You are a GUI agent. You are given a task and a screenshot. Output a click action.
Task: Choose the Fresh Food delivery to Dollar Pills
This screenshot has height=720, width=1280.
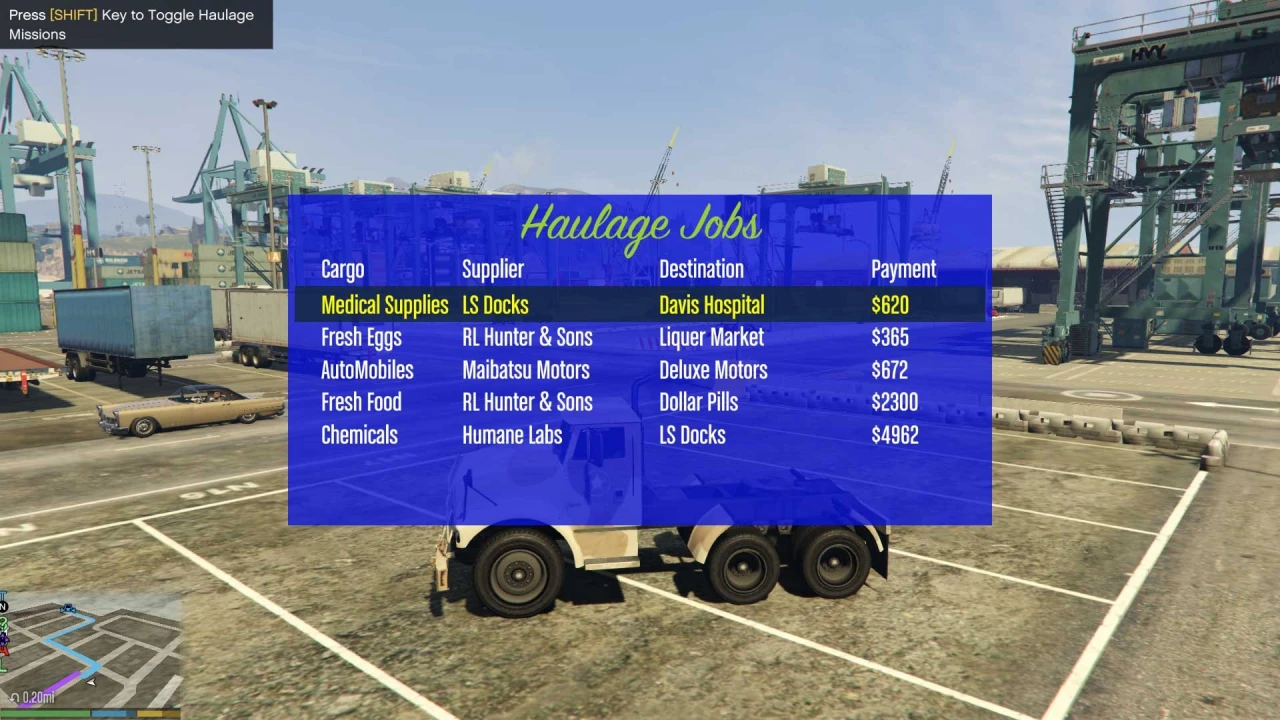pos(361,402)
